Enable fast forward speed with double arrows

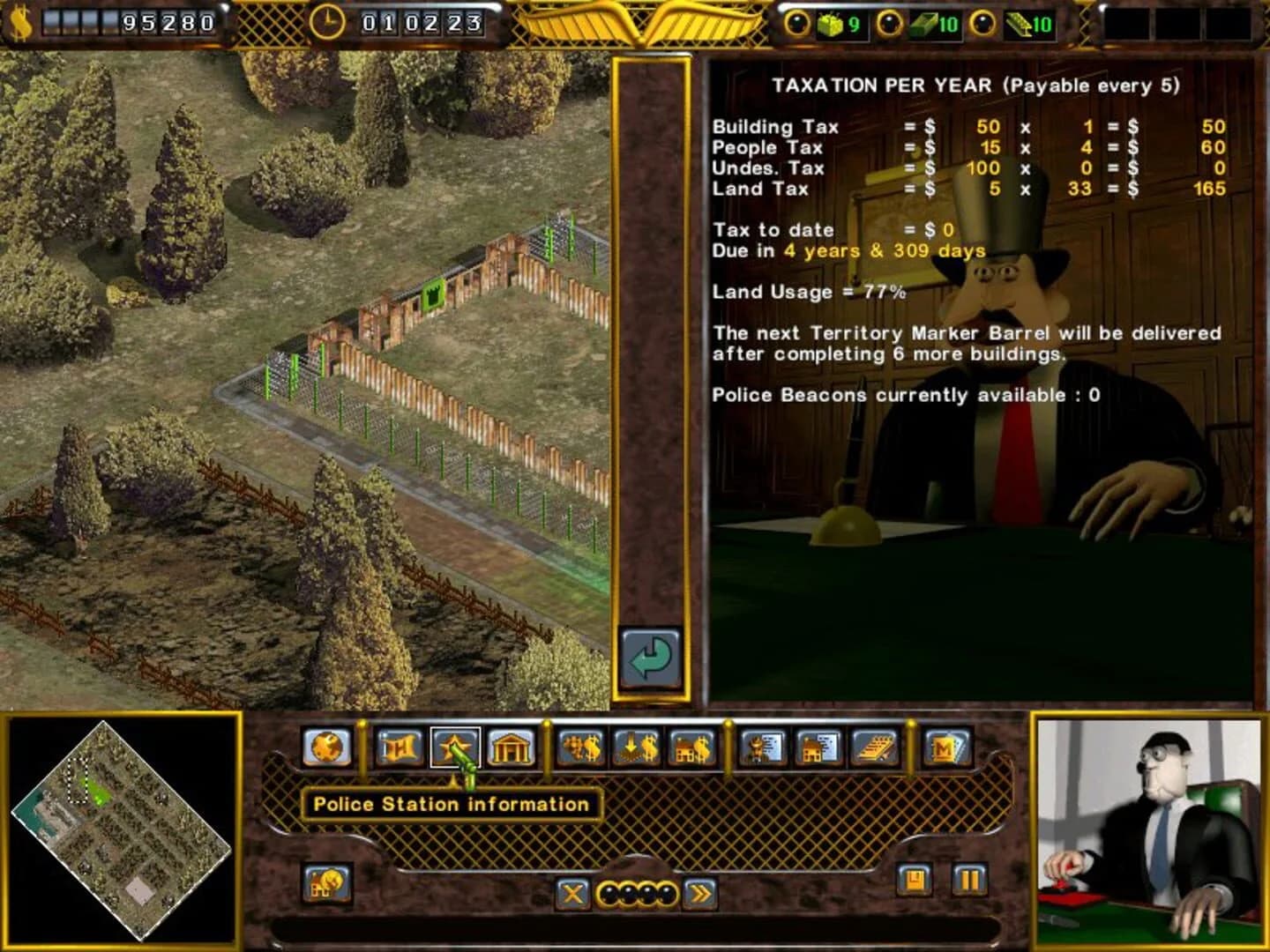pos(700,893)
